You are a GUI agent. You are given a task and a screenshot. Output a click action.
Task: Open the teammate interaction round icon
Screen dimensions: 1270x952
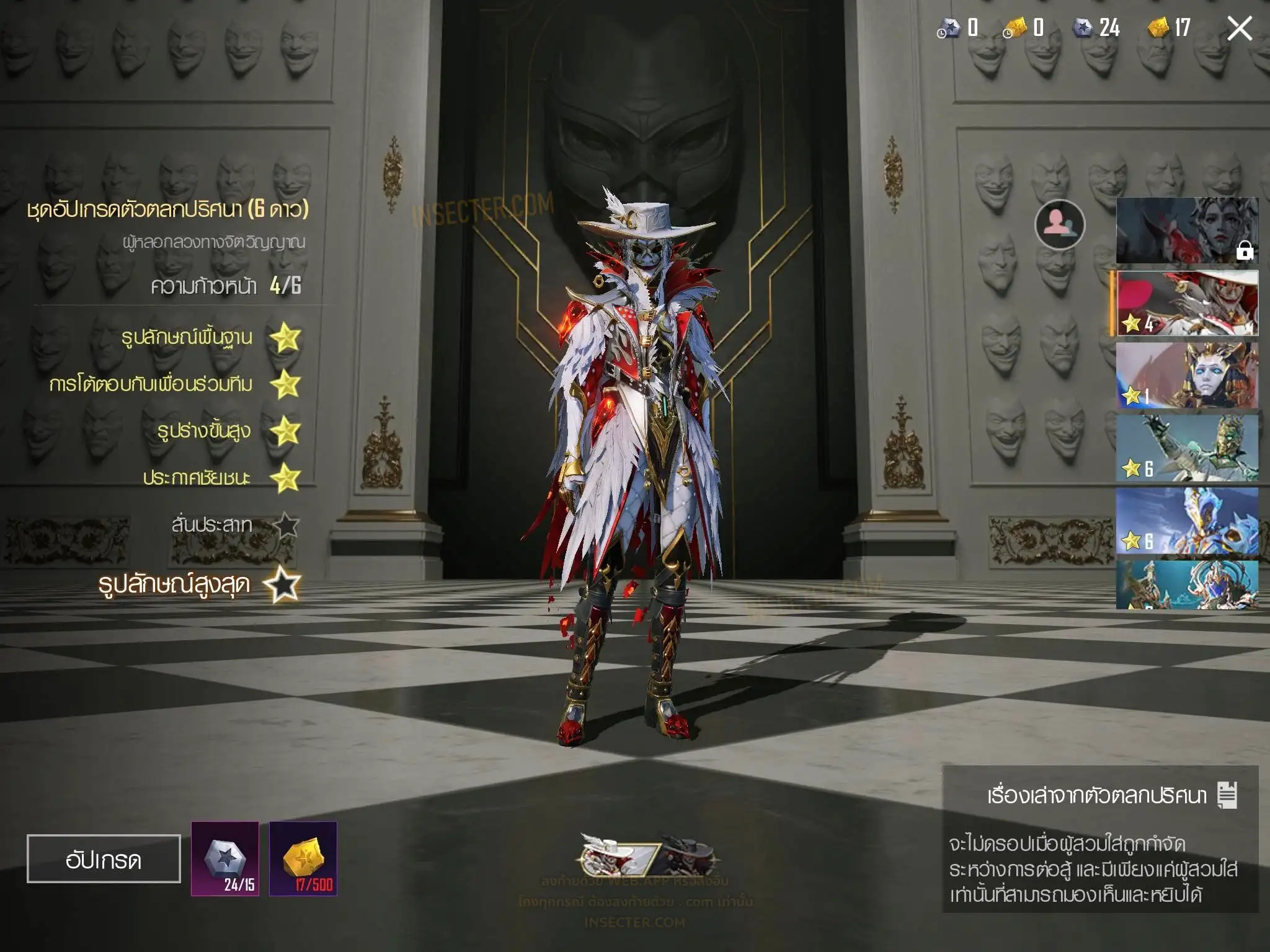point(1060,224)
